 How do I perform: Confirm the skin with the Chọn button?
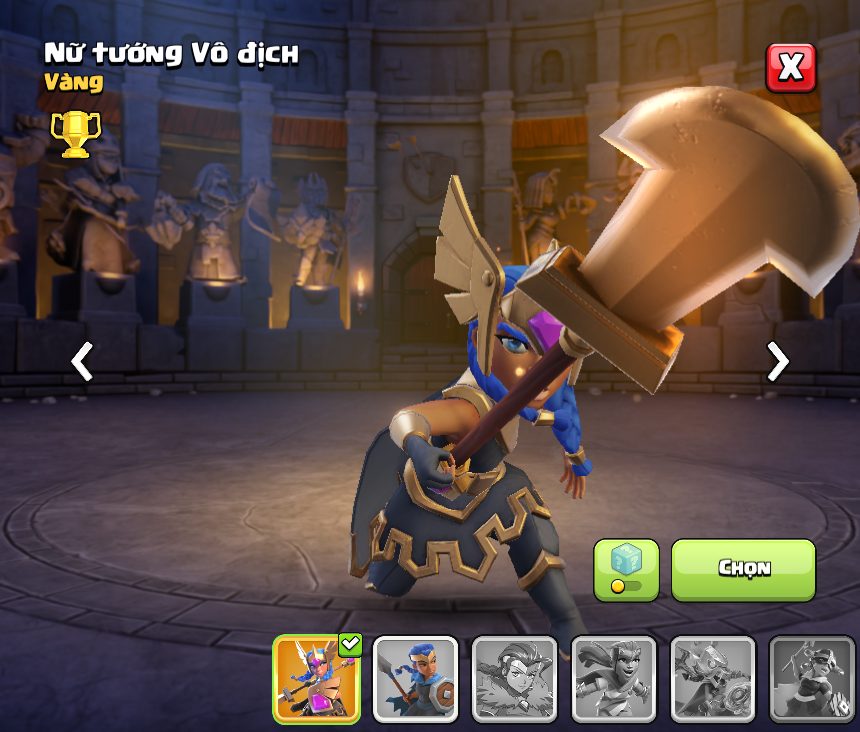coord(743,570)
